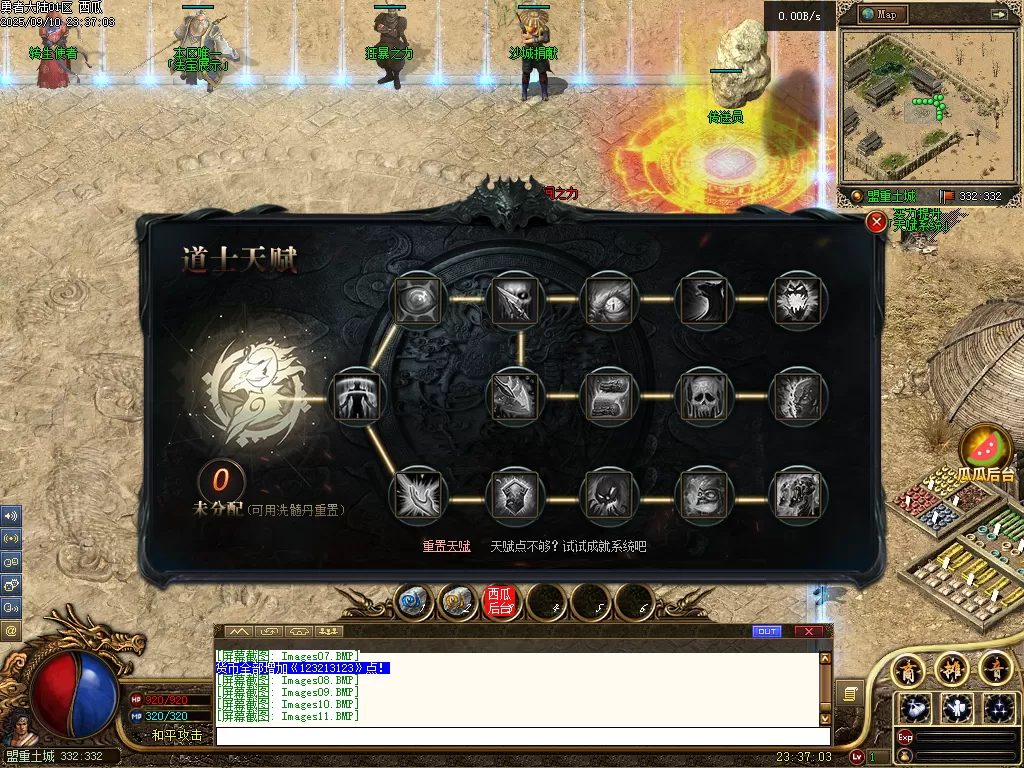Toggle the 和平攻击 attack mode
Screen dimensions: 1024x768
[x=177, y=735]
